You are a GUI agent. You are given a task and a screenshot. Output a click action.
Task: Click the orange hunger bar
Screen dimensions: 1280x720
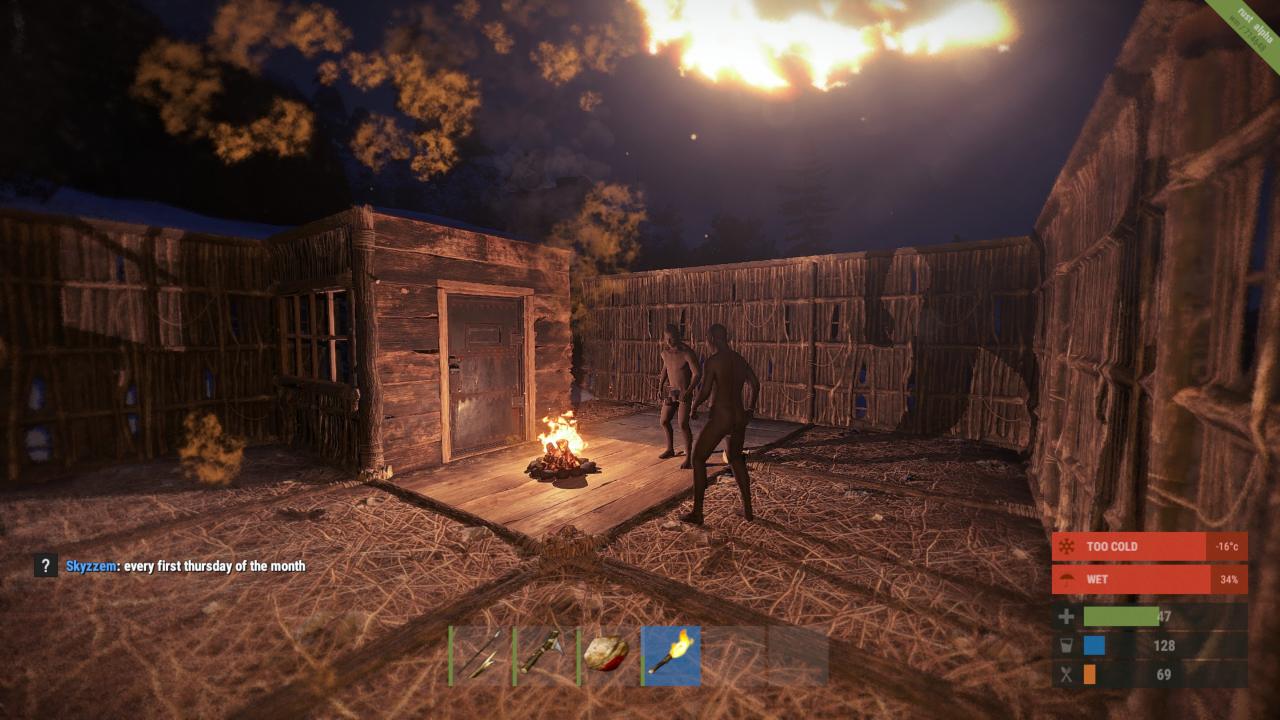(x=1090, y=673)
